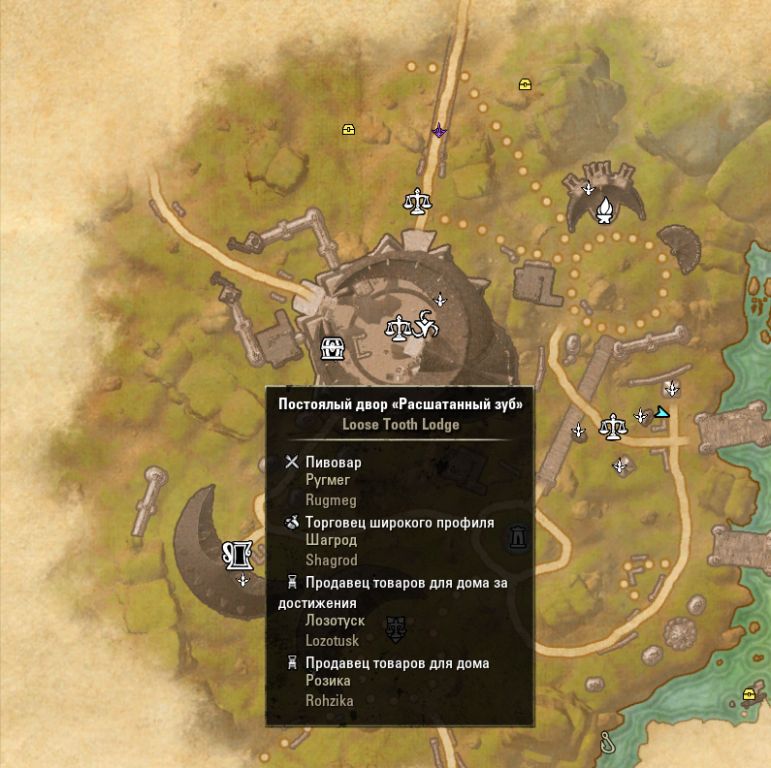Click the cyan player arrow marker

661,411
